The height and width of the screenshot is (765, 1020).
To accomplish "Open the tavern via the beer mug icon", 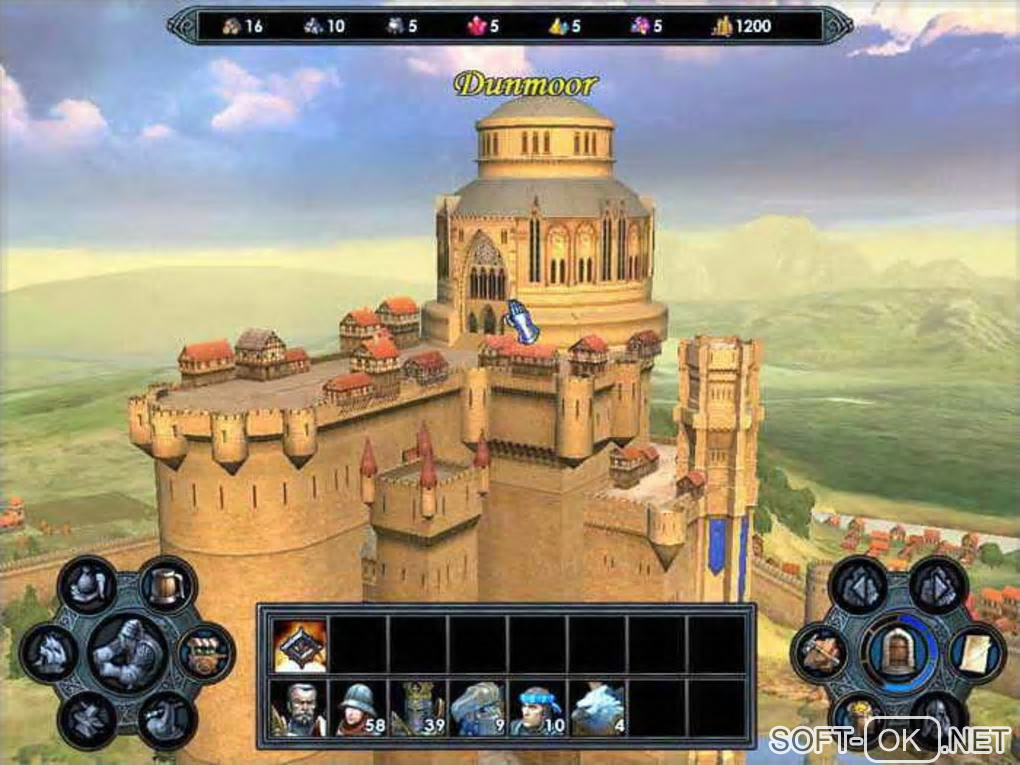I will click(x=166, y=584).
